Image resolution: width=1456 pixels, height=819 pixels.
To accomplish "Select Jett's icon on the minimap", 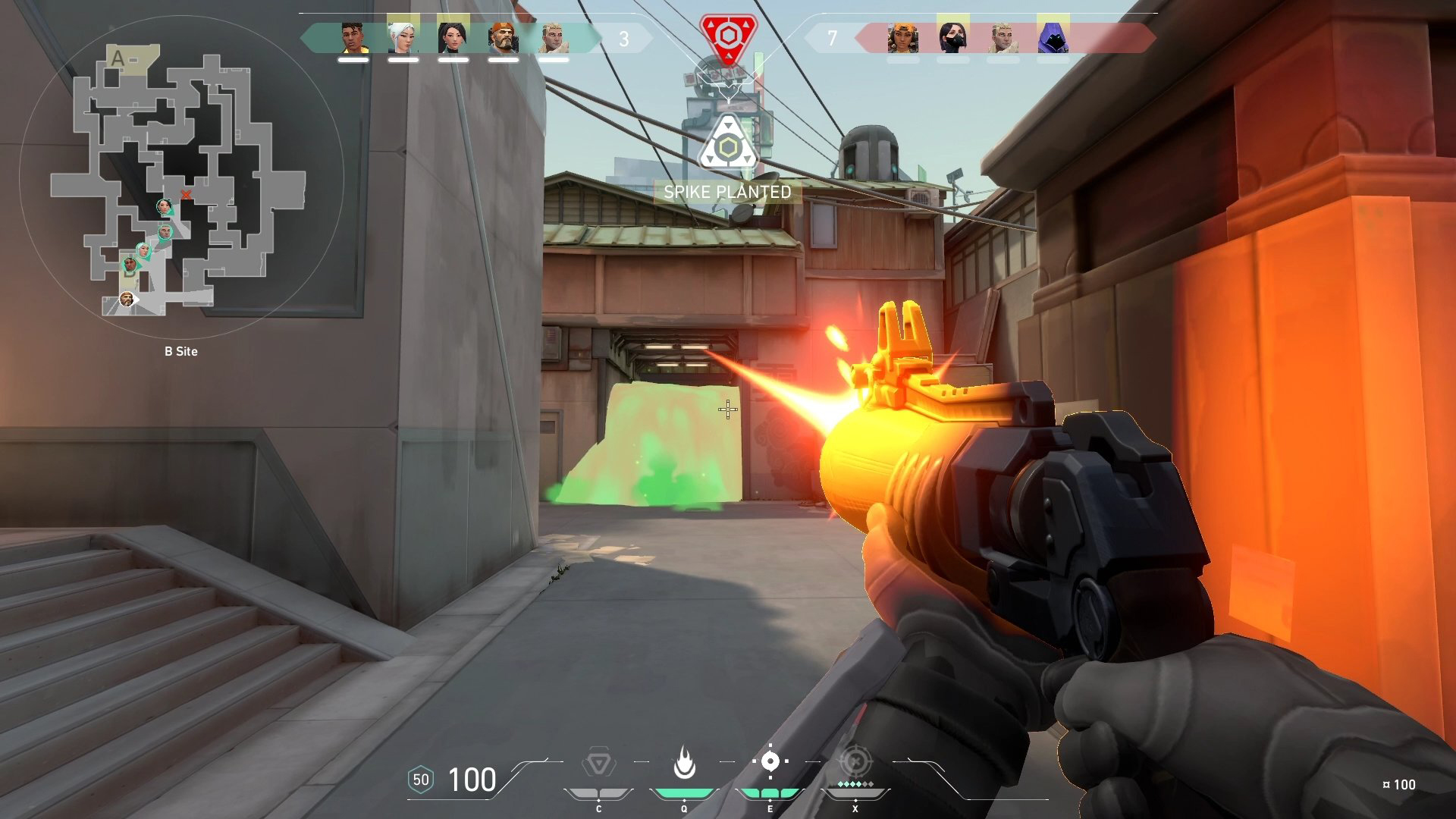I will point(143,249).
